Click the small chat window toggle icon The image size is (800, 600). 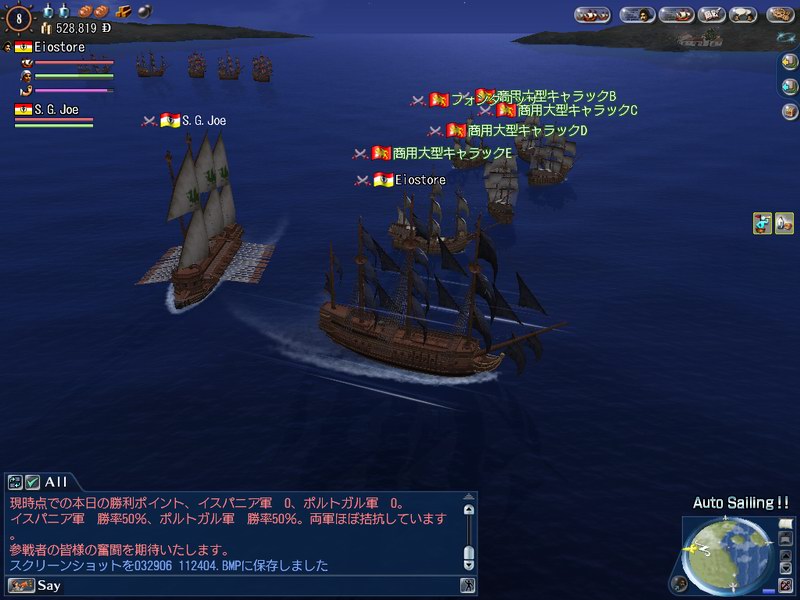(14, 482)
